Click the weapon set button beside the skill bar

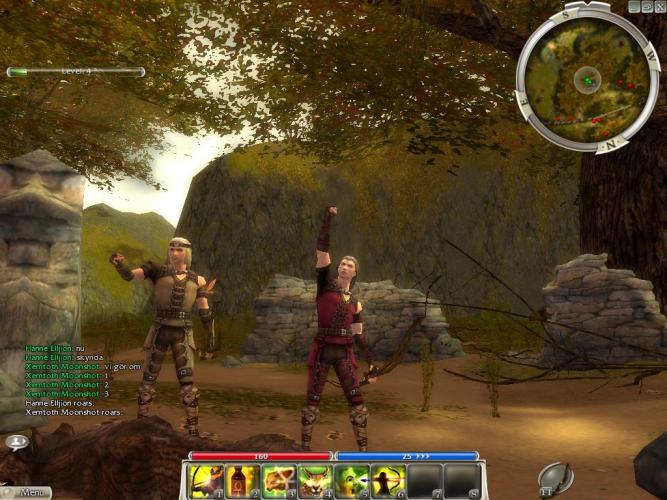pyautogui.click(x=554, y=478)
